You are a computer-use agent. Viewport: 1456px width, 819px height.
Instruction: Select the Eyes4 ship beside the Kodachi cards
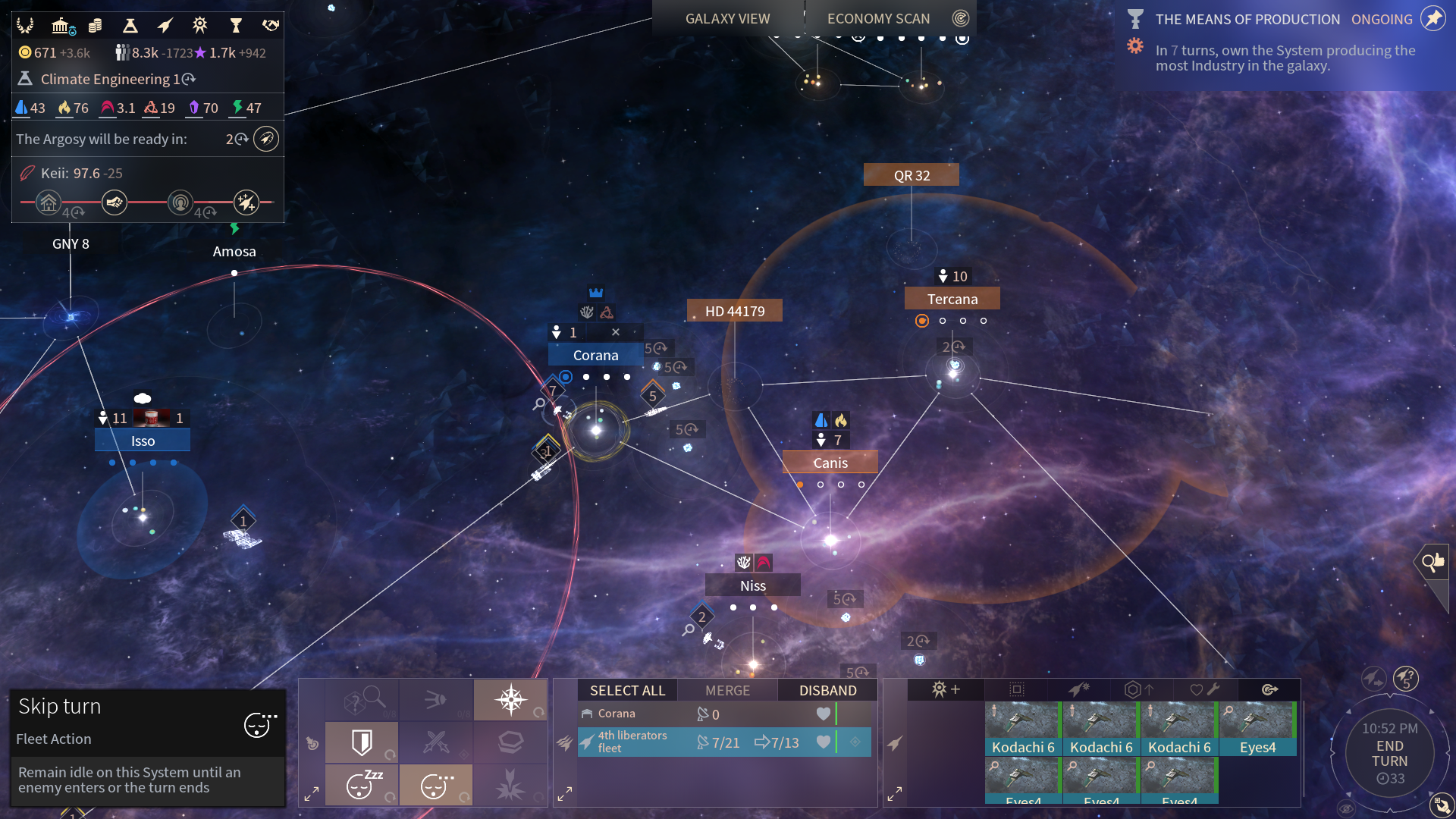(1257, 730)
